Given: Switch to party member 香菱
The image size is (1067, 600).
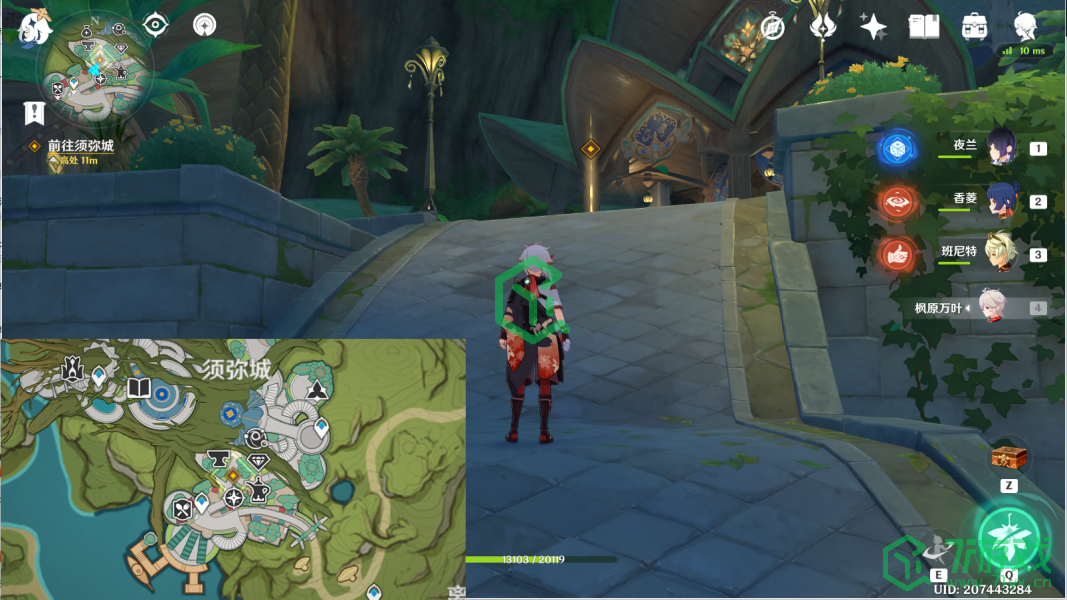Looking at the screenshot, I should [x=1001, y=200].
